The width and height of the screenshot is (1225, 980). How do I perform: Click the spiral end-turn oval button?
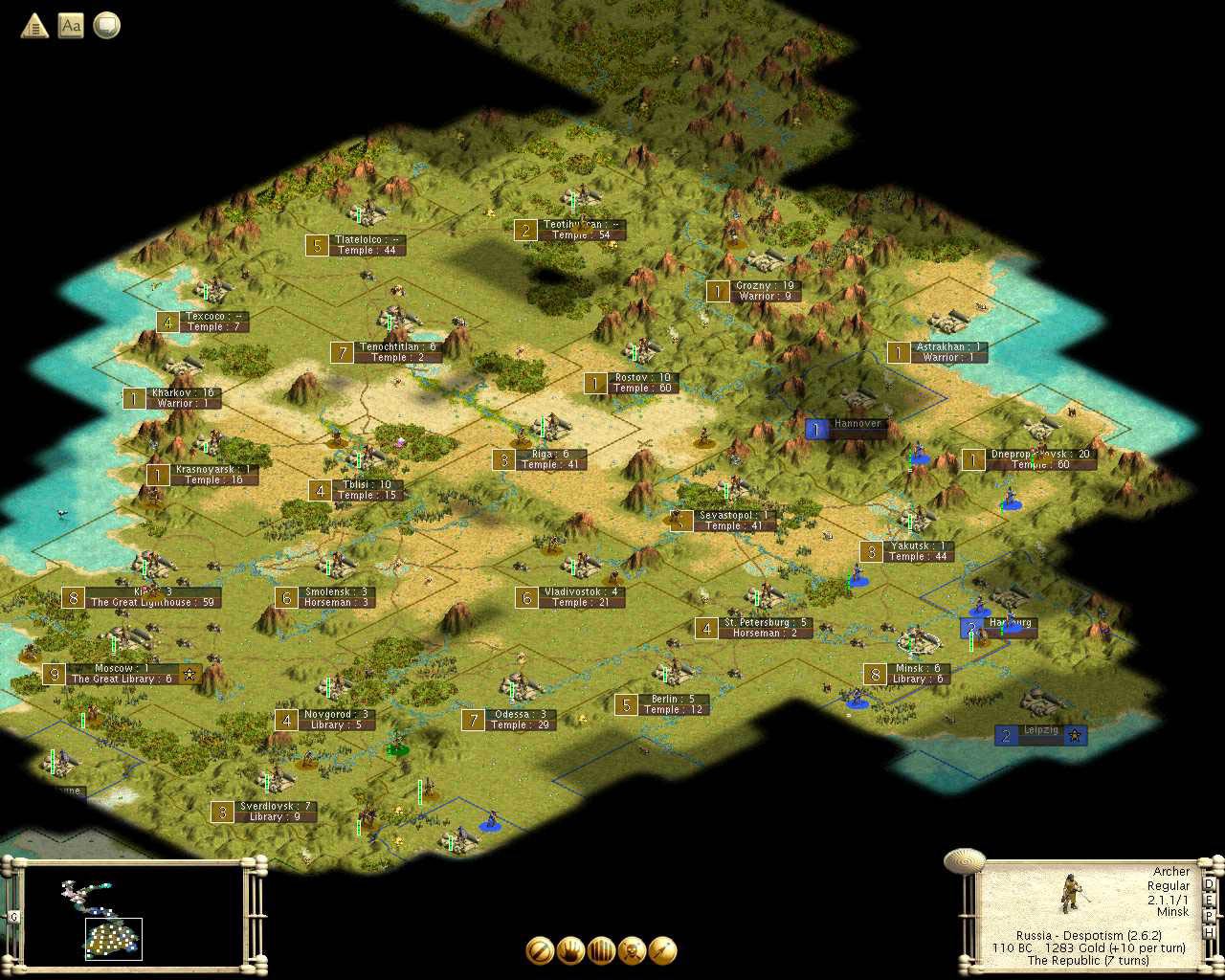click(x=964, y=860)
